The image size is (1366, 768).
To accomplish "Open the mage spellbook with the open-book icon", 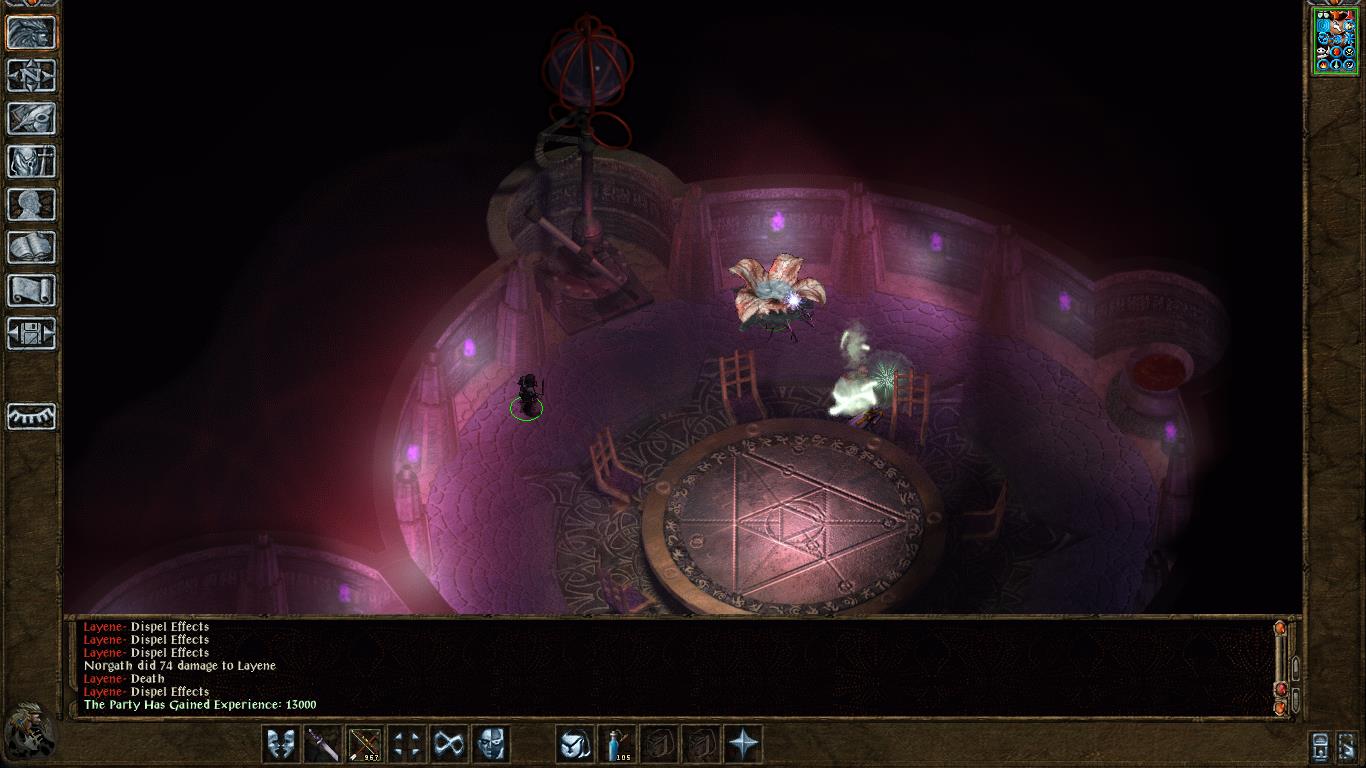I will pos(31,247).
